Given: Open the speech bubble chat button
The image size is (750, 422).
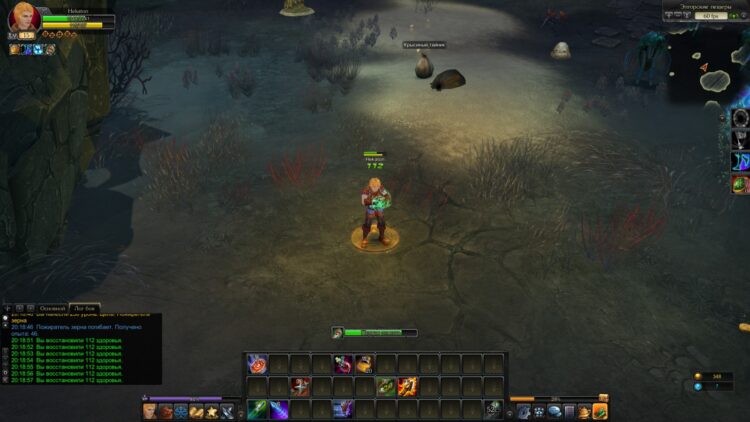Looking at the screenshot, I should 553,411.
